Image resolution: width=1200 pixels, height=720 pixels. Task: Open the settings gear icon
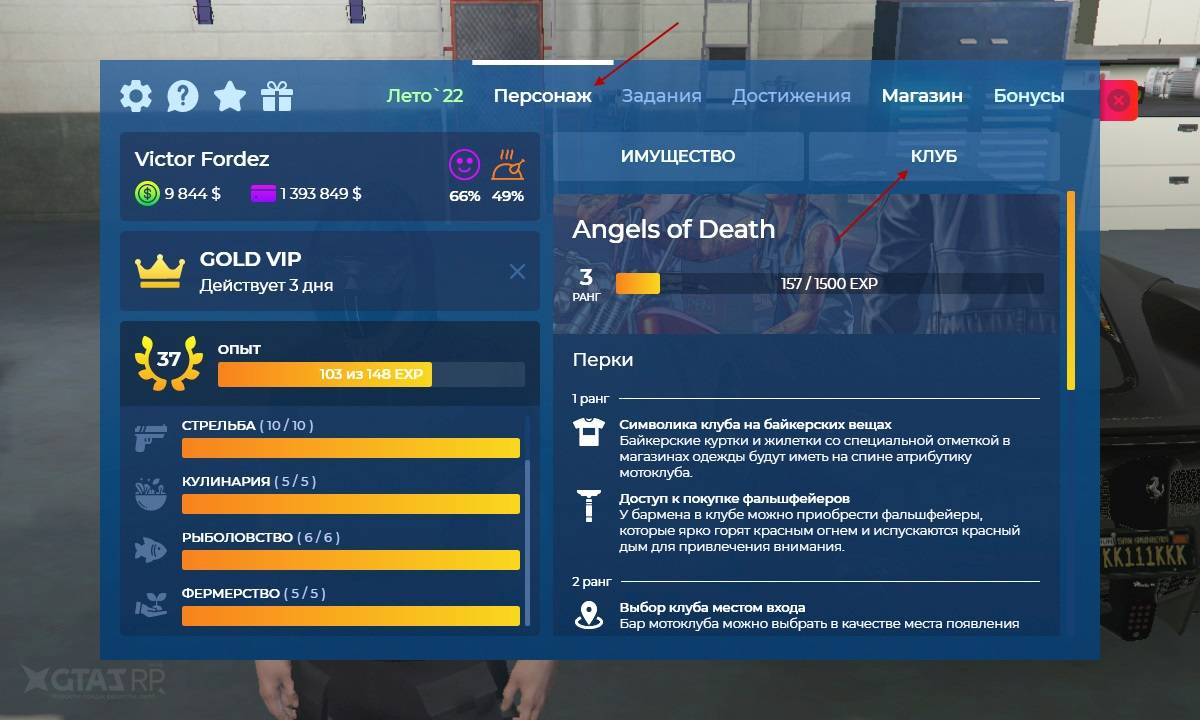[x=136, y=96]
